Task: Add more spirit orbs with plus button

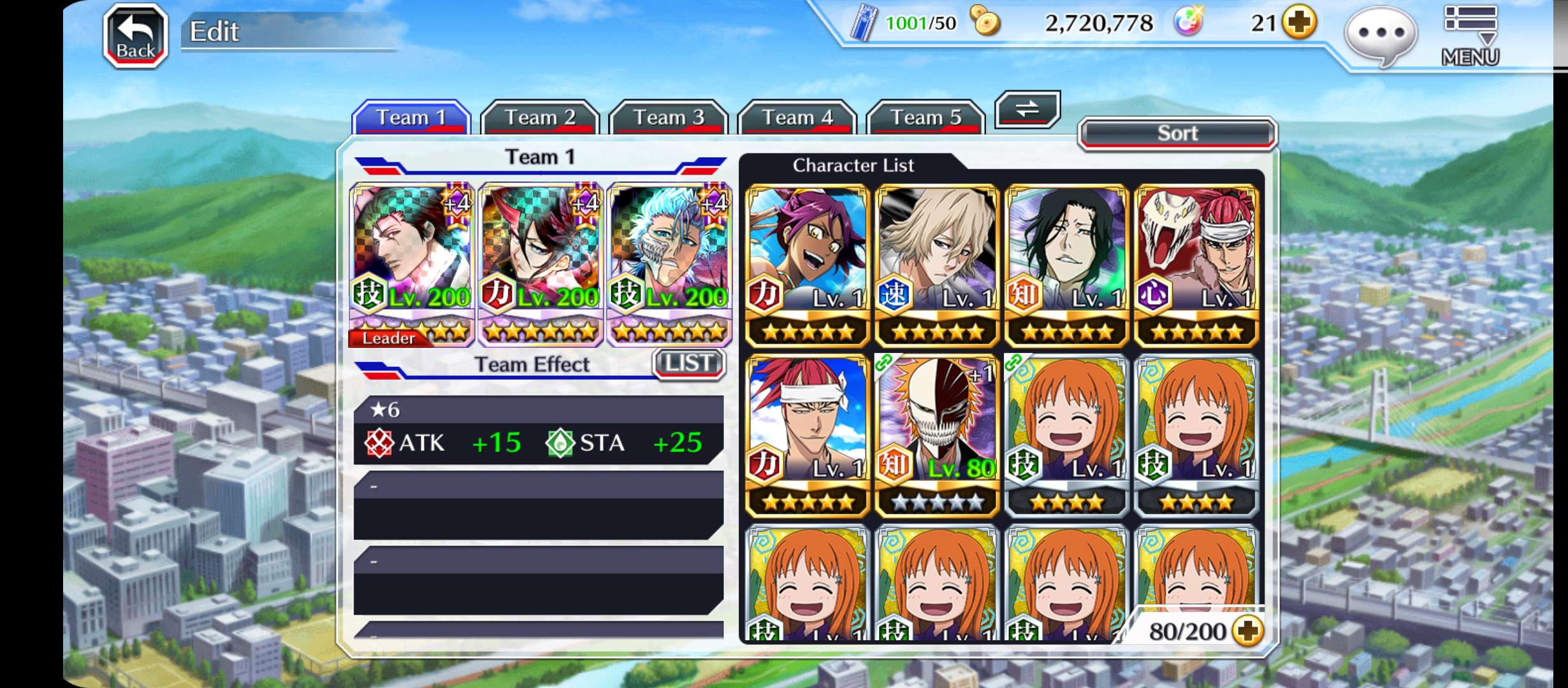Action: click(x=1300, y=24)
